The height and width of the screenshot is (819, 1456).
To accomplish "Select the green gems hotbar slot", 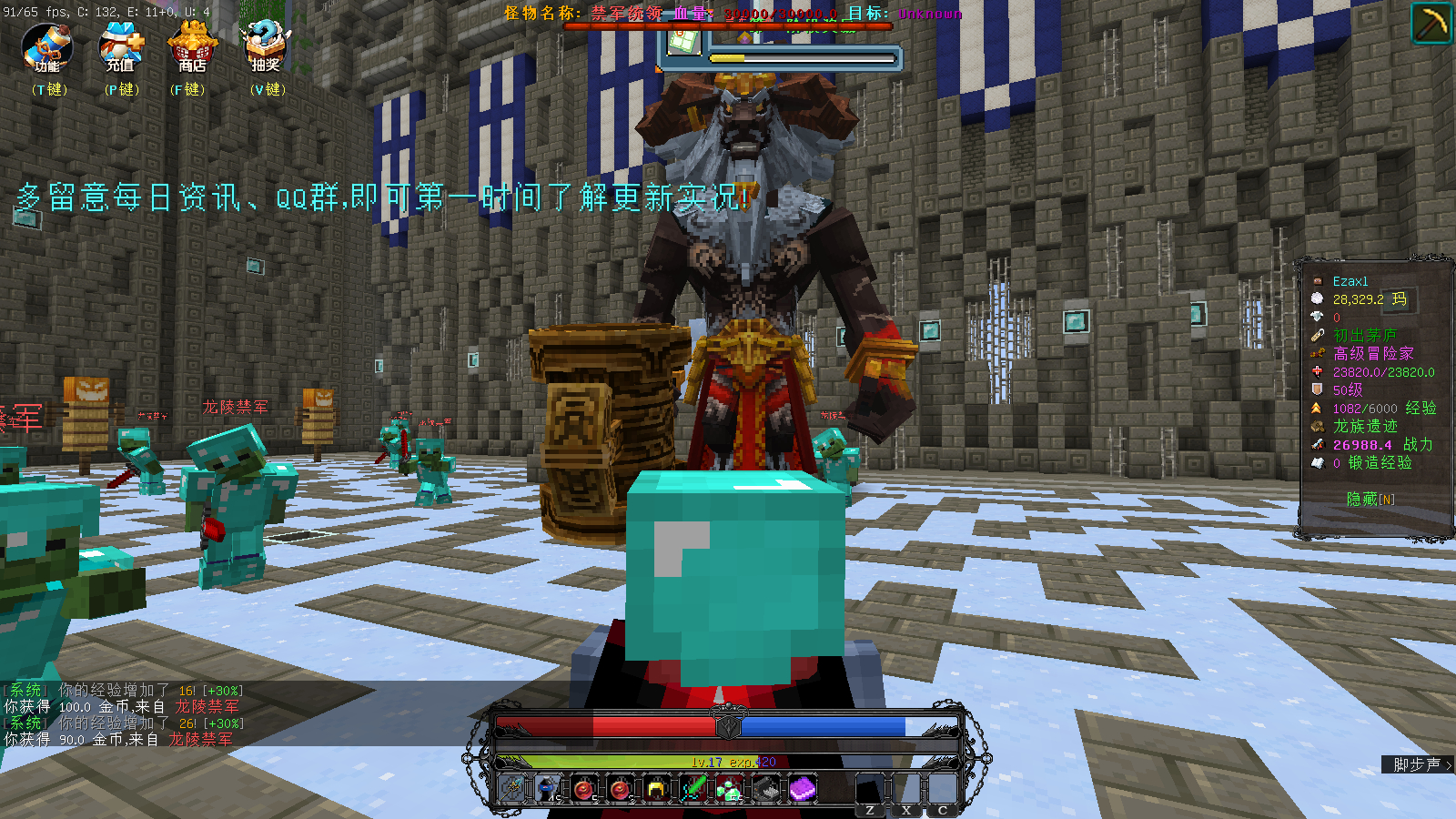I will 729,788.
